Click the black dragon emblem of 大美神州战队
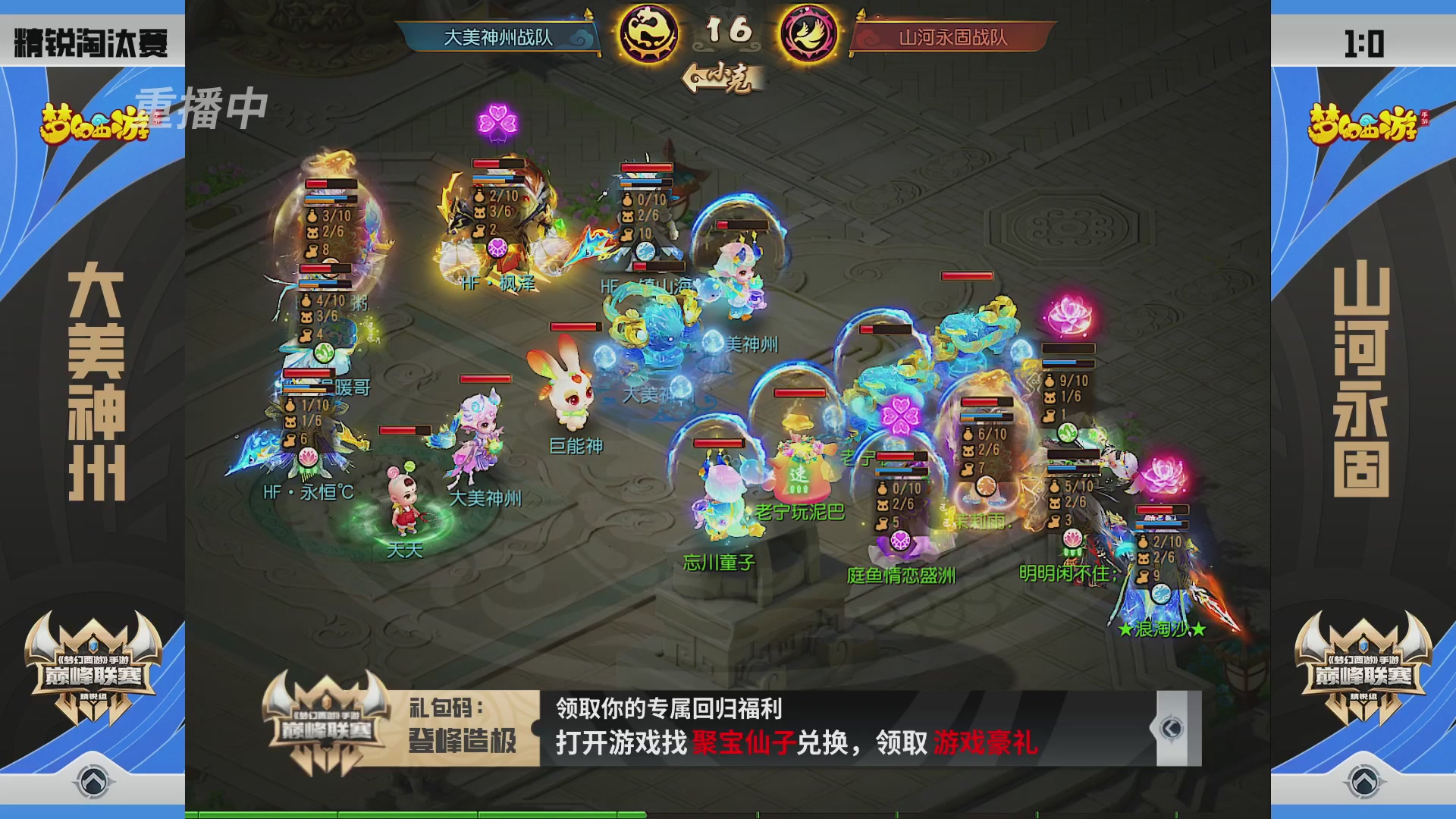This screenshot has height=819, width=1456. pyautogui.click(x=648, y=34)
